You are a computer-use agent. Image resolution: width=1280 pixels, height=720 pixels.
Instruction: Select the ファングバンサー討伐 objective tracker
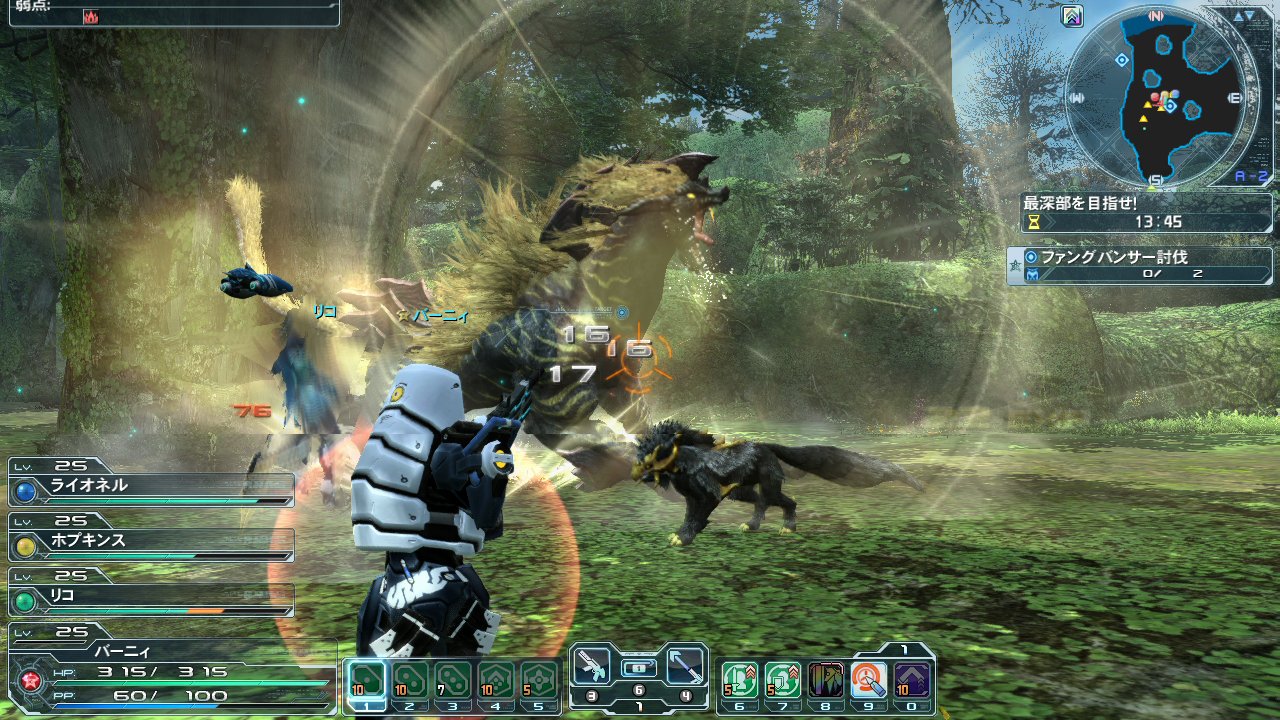(1139, 265)
